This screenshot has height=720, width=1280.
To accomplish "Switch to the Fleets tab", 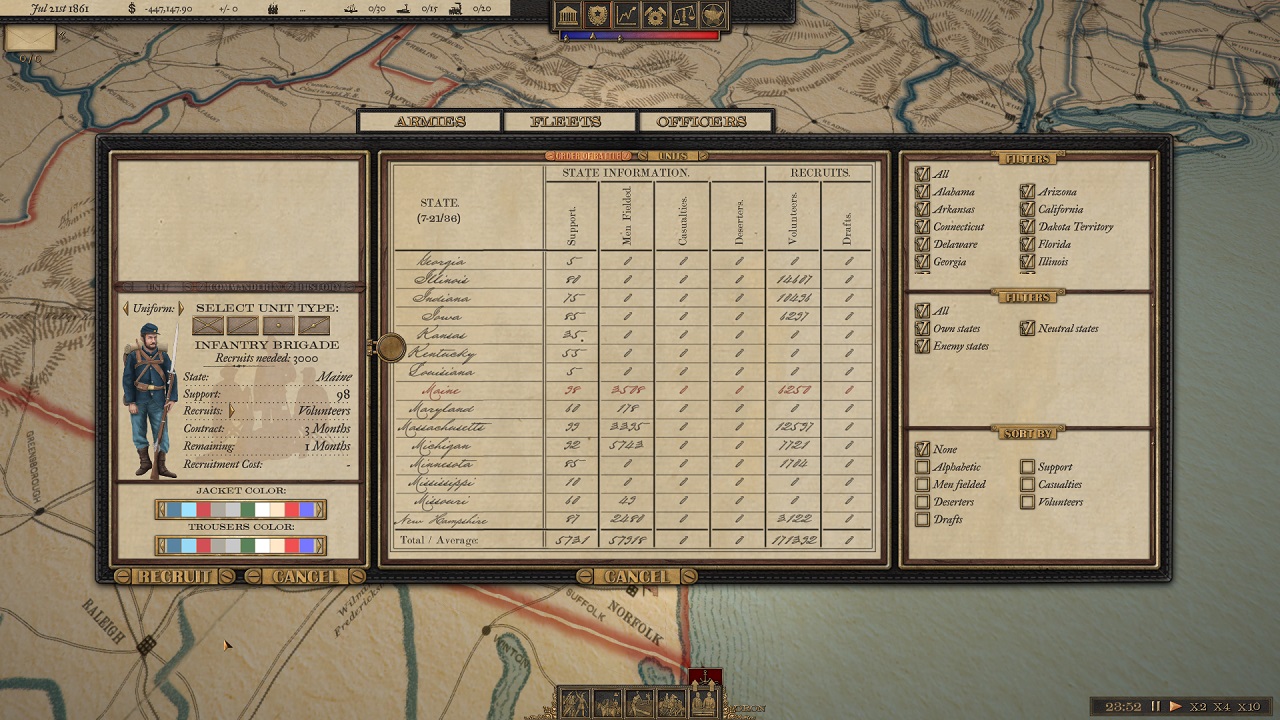I will coord(566,122).
